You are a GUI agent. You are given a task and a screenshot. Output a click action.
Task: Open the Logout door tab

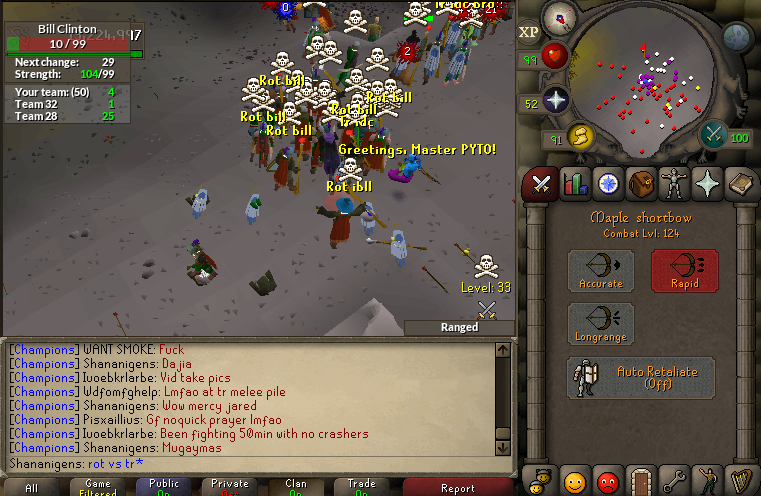(x=641, y=479)
